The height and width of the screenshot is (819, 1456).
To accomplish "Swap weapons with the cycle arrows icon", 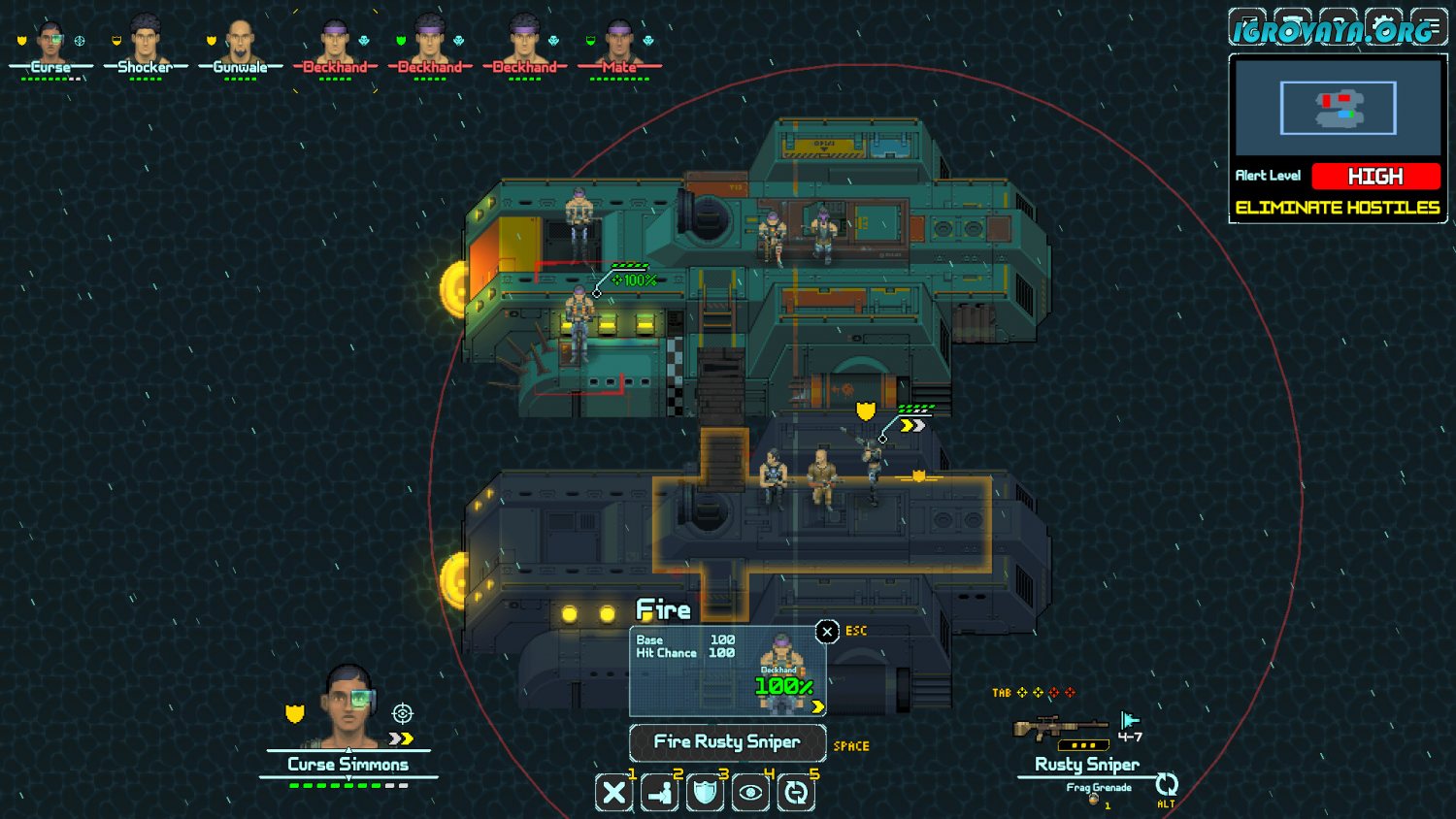I will 1166,784.
